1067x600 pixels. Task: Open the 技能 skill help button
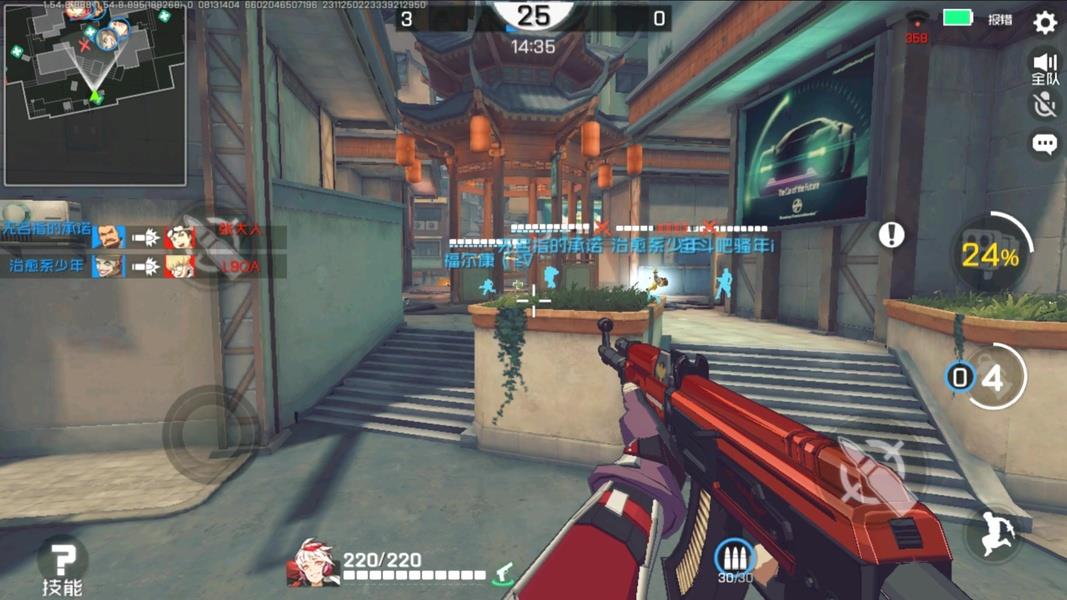[62, 565]
